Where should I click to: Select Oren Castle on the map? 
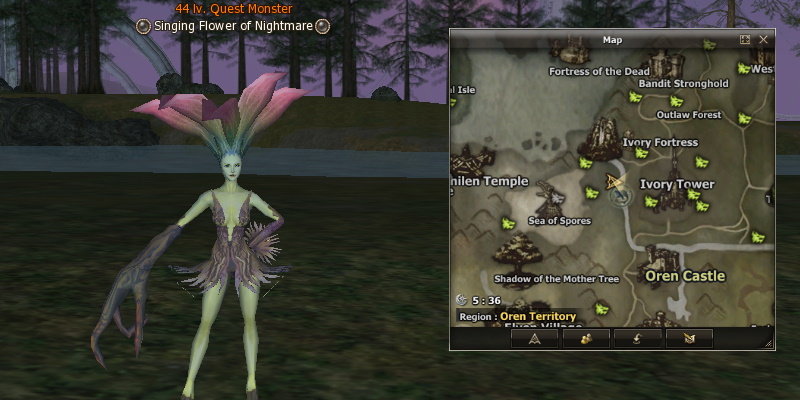(685, 275)
